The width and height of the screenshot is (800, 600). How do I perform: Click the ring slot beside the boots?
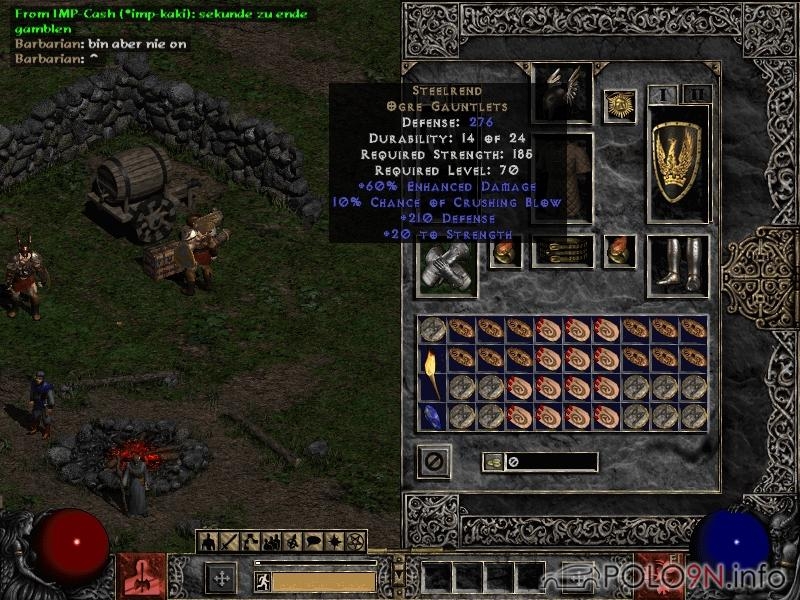(620, 251)
